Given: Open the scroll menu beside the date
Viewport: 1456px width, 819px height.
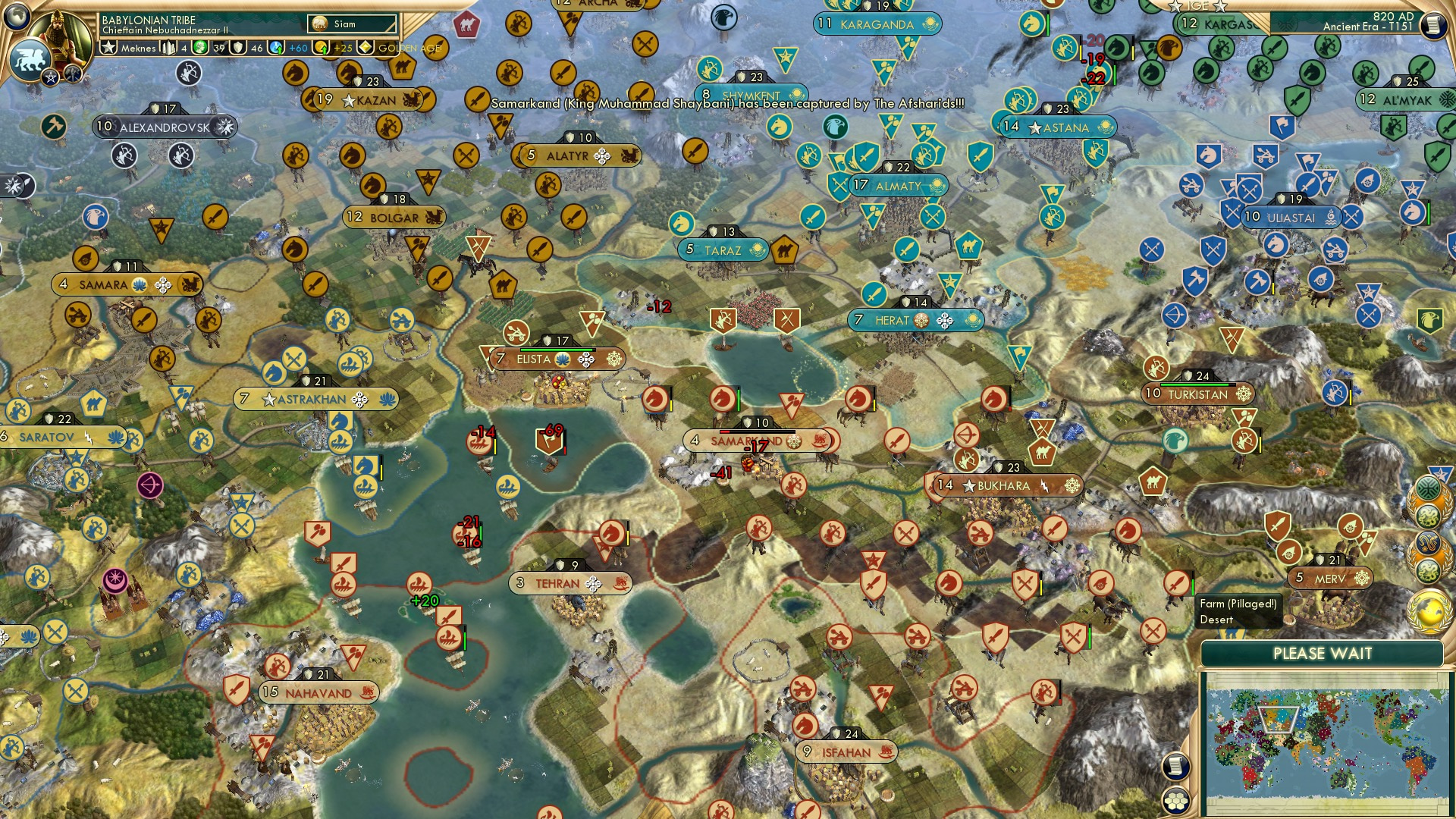Looking at the screenshot, I should pyautogui.click(x=1432, y=25).
